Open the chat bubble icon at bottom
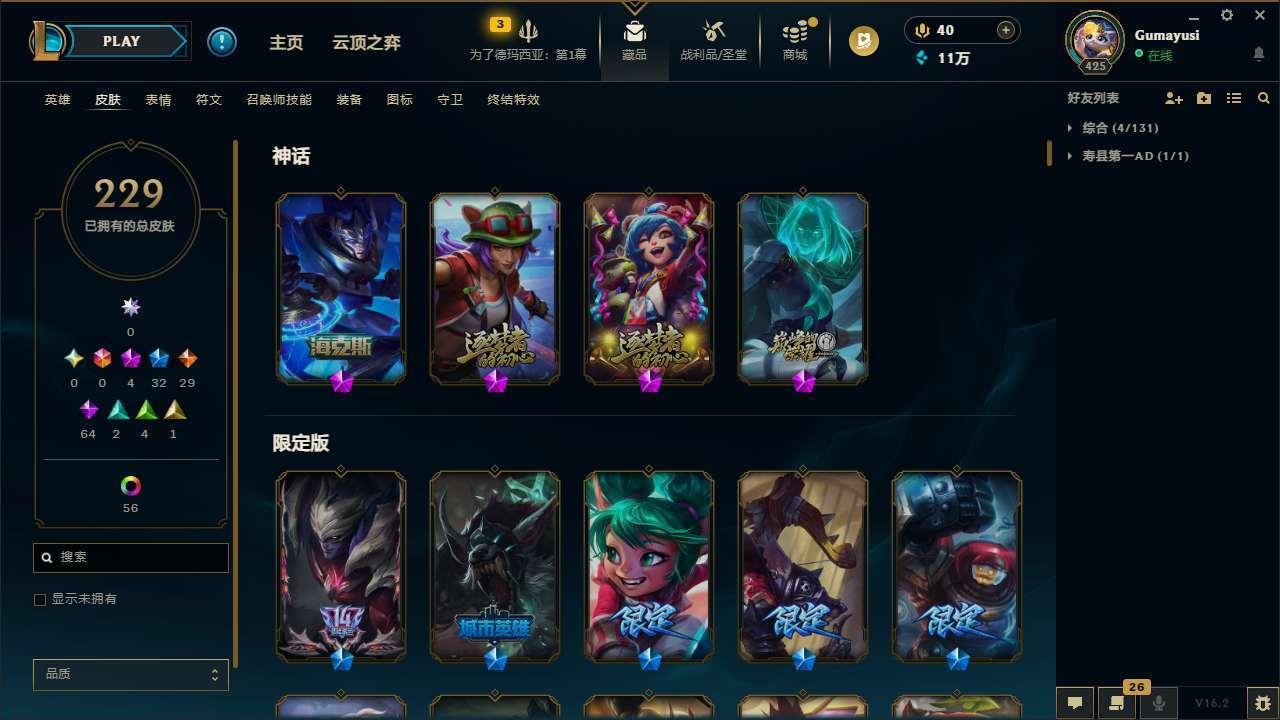The height and width of the screenshot is (720, 1280). click(x=1073, y=702)
